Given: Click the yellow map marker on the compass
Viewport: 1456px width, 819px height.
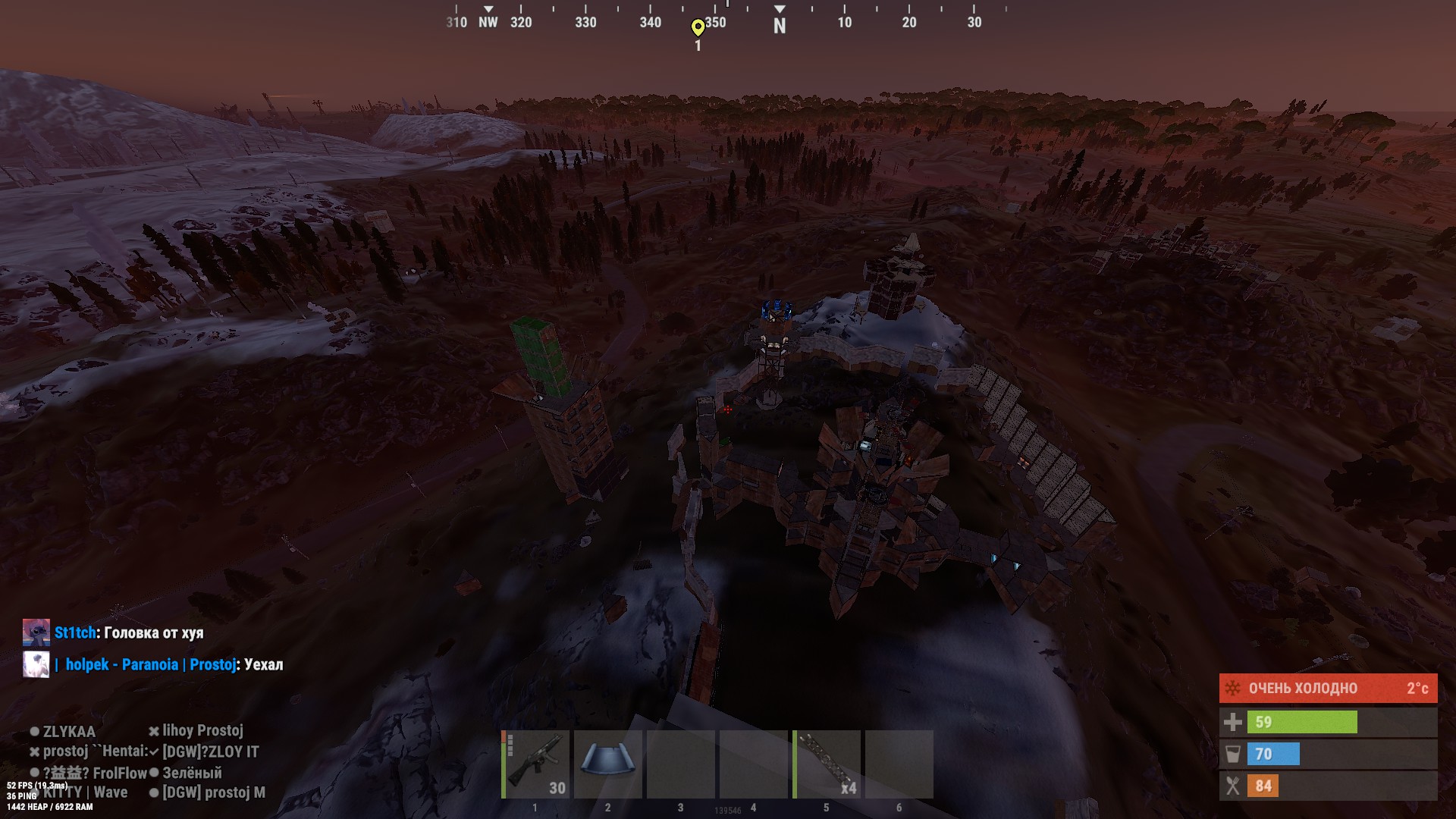Looking at the screenshot, I should click(698, 28).
